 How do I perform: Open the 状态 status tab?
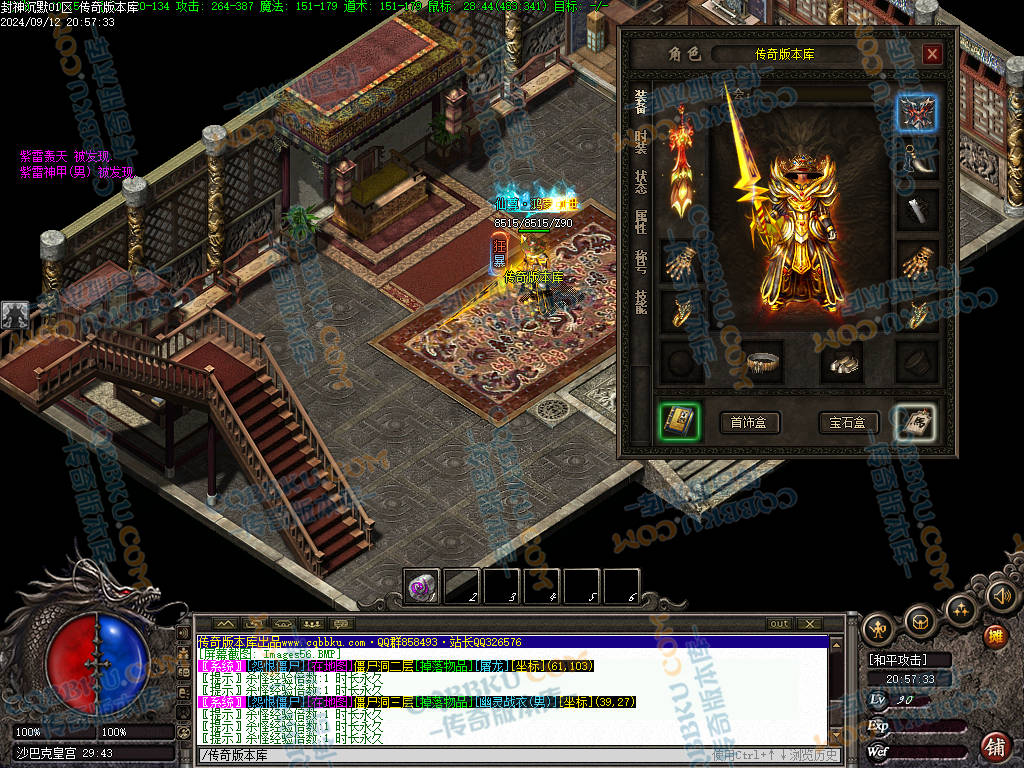(x=641, y=181)
